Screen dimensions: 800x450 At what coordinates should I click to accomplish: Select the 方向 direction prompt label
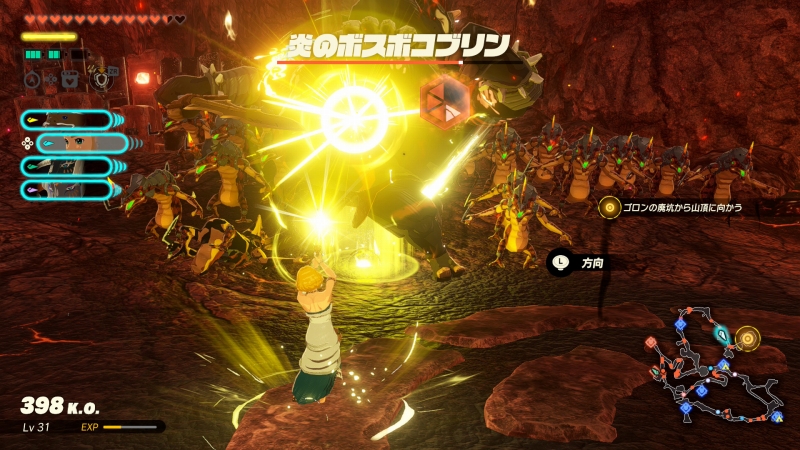pyautogui.click(x=585, y=262)
